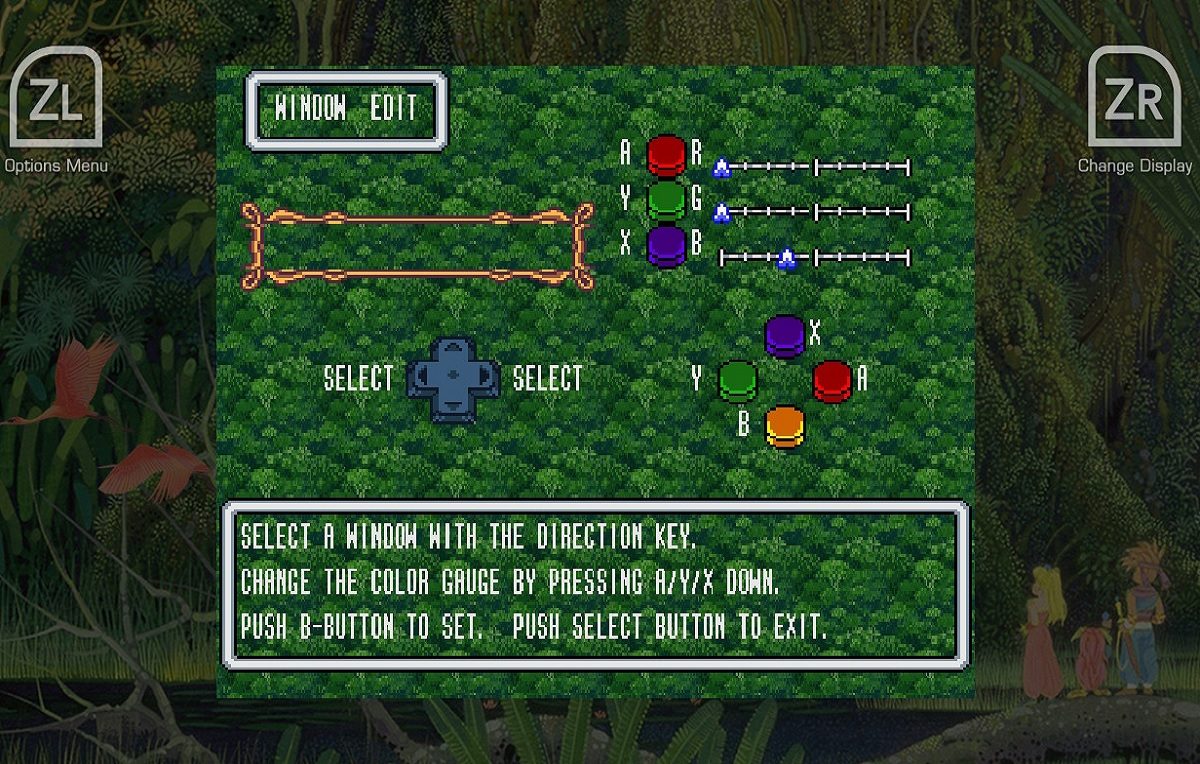The image size is (1200, 764).
Task: Select the blue color gauge handle
Action: click(x=787, y=259)
